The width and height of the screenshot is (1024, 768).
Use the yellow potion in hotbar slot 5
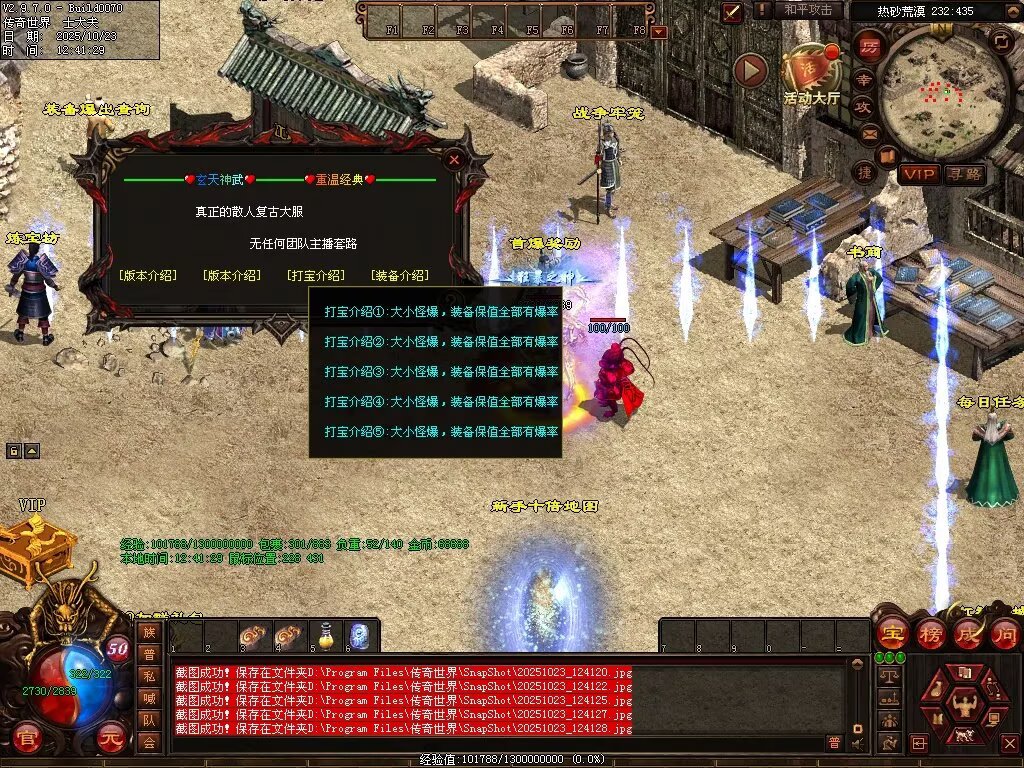click(324, 635)
